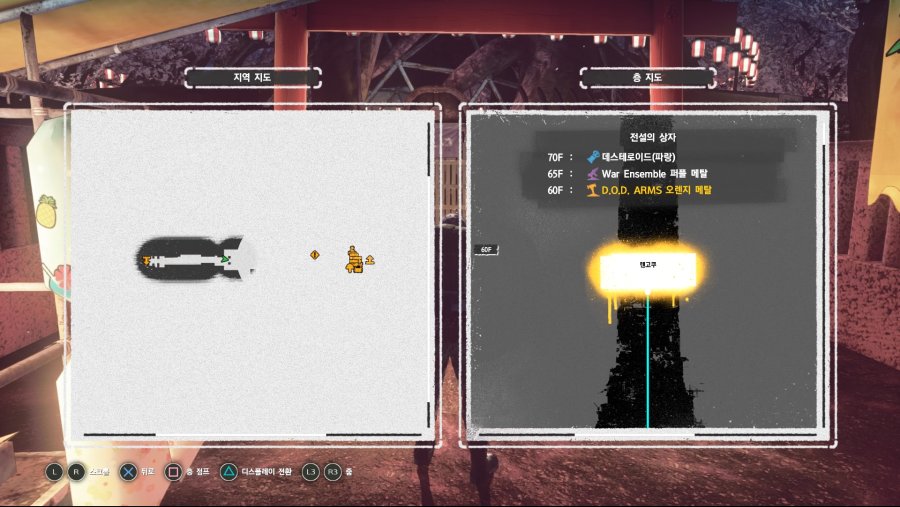
Task: Select the 60F D.O.D. ARMS orange medal entry
Action: click(x=656, y=189)
